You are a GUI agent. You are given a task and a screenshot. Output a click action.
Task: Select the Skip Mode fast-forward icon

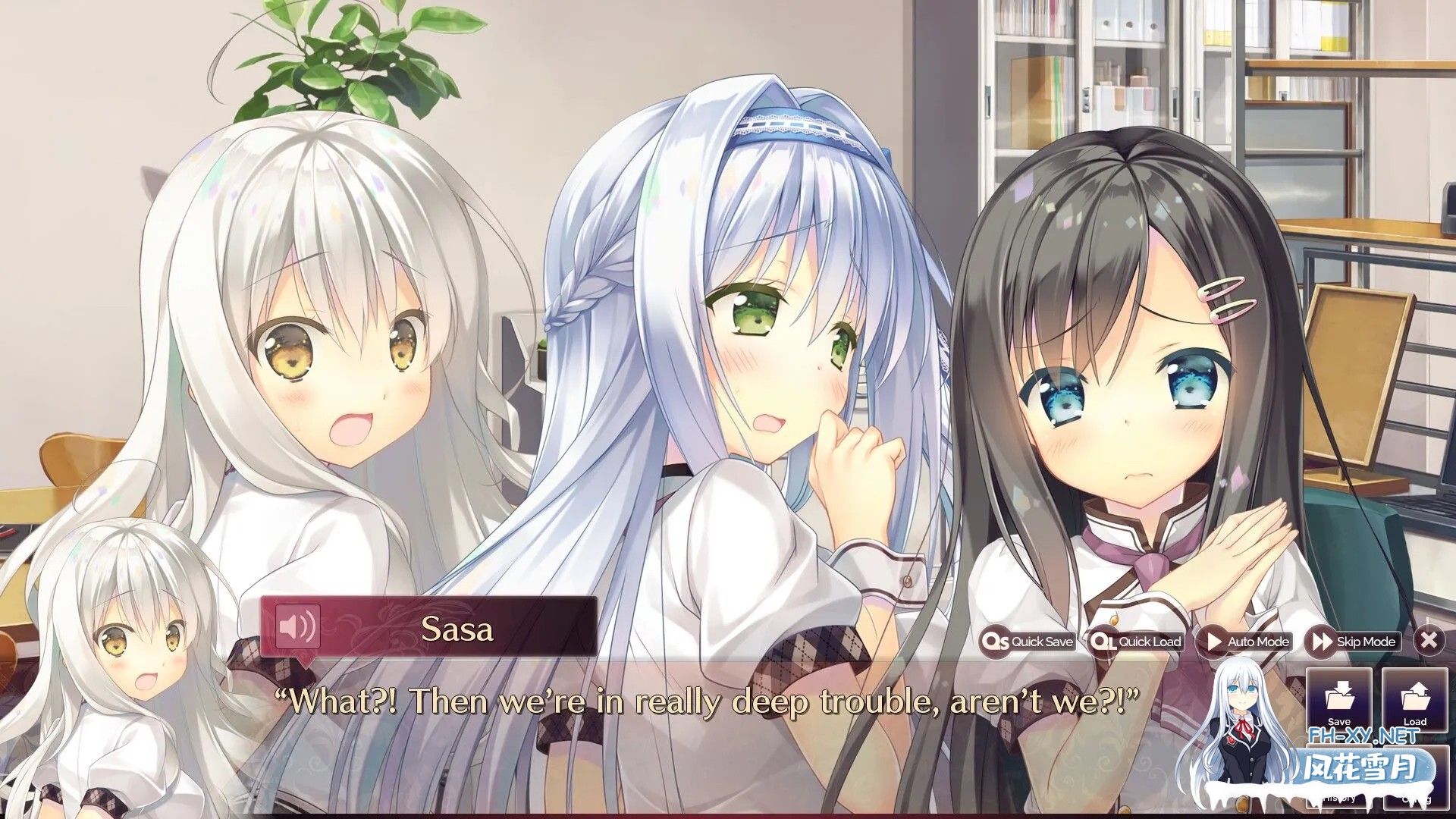[1321, 642]
